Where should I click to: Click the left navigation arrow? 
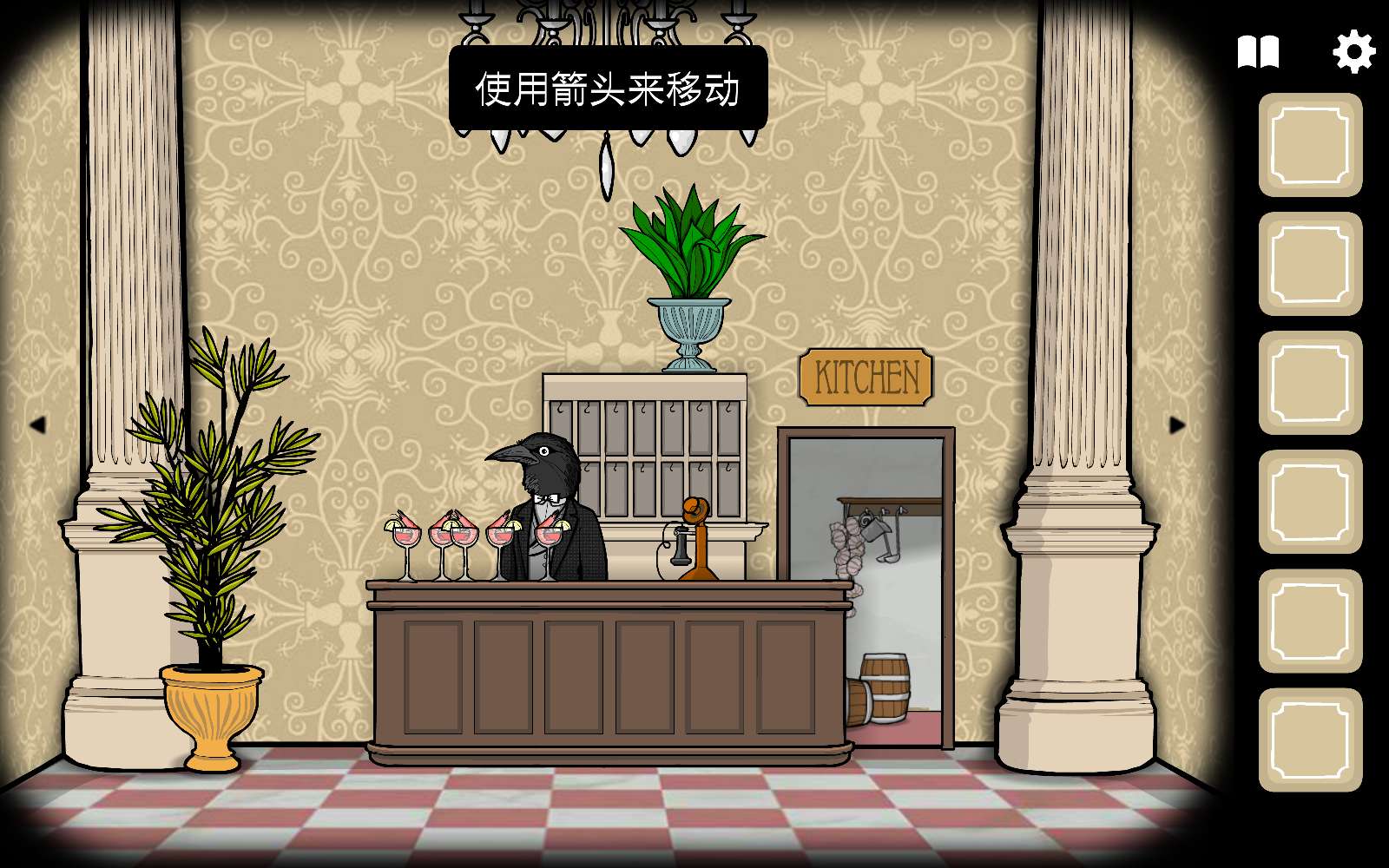[41, 424]
